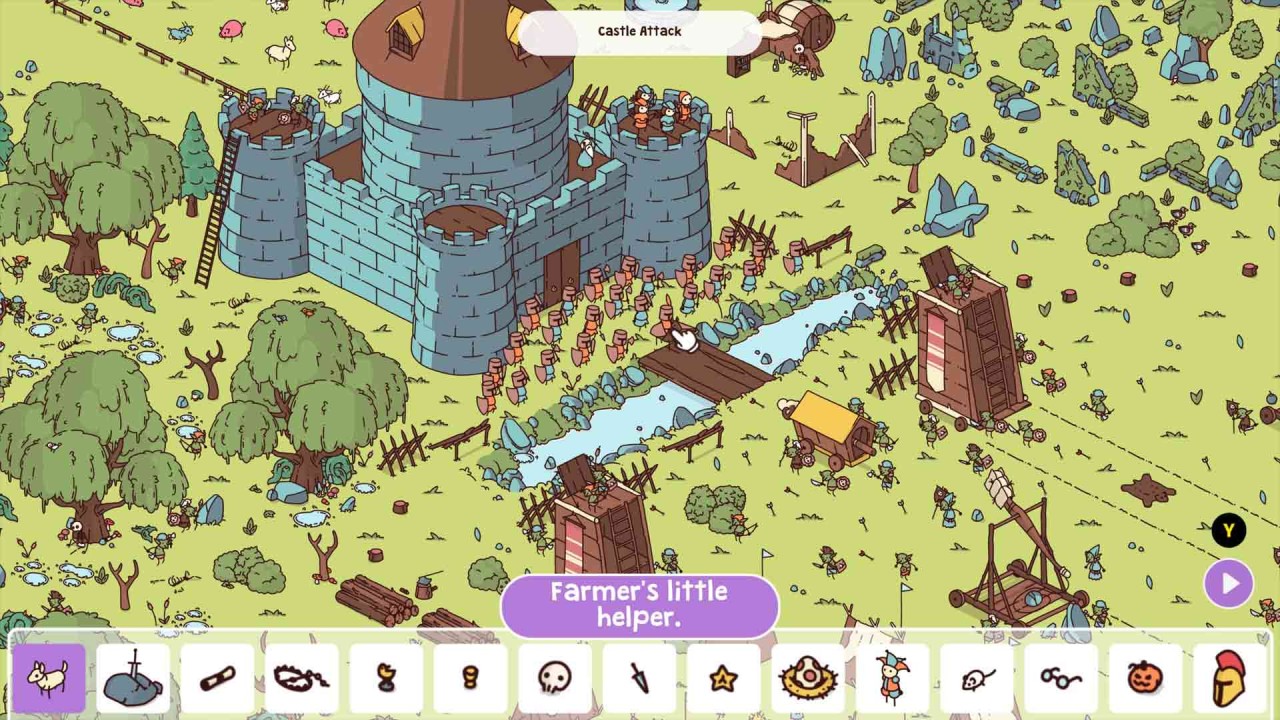This screenshot has height=720, width=1280.
Task: Select the golden chalice target slot
Action: (386, 679)
